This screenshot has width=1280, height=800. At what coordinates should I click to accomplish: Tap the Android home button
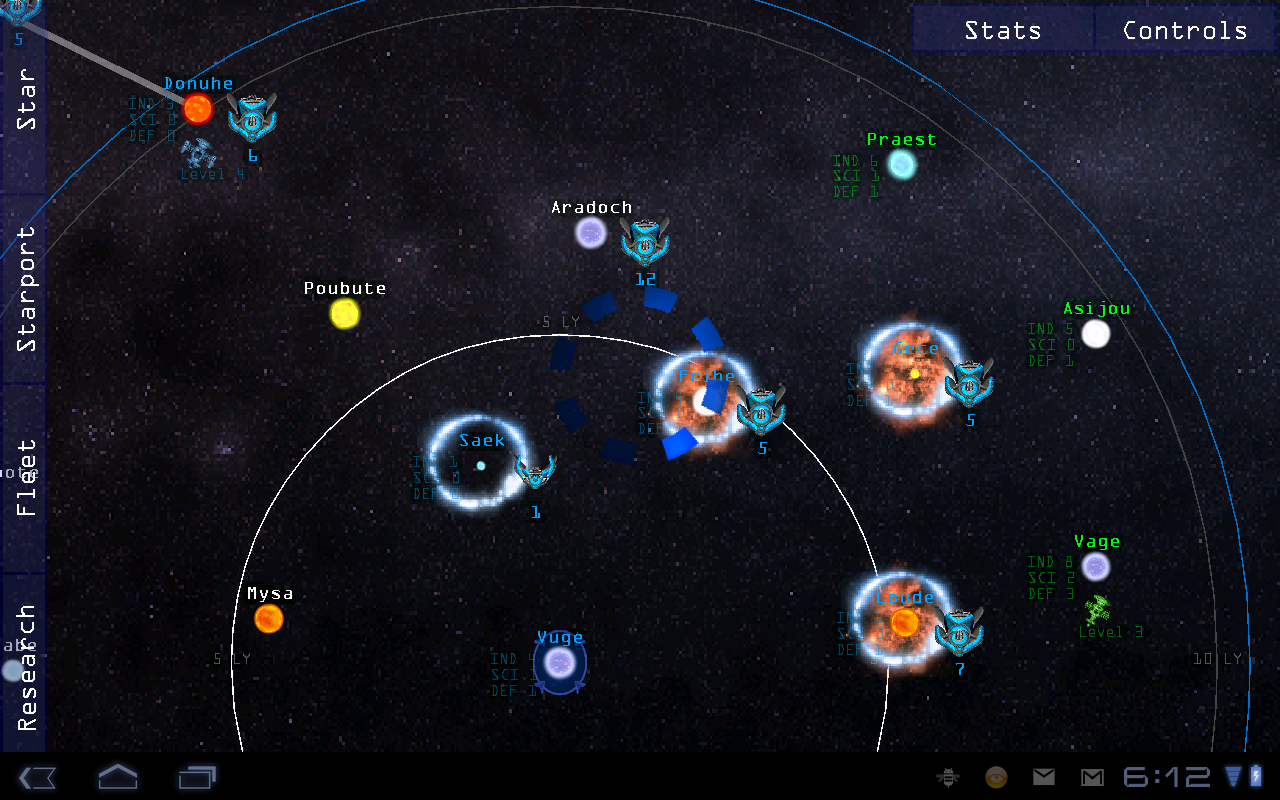coord(117,776)
